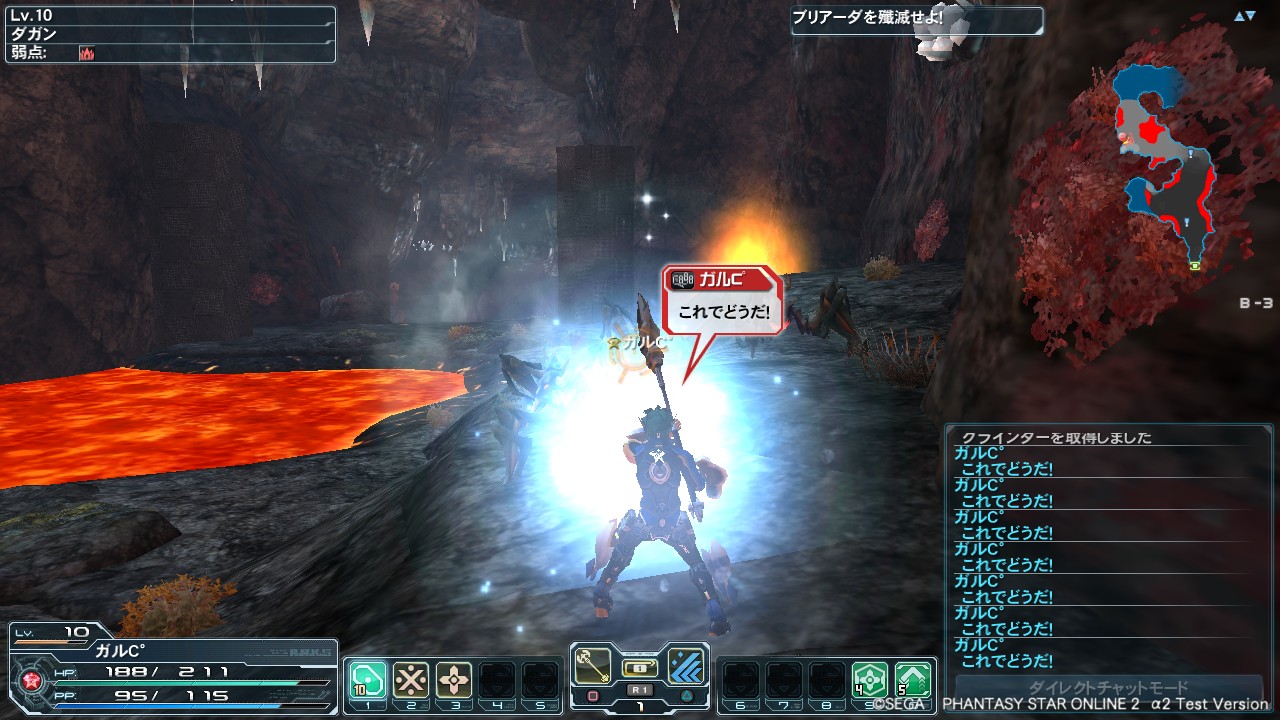The image size is (1280, 720).
Task: Toggle minimap size with the blue arrows
Action: click(1244, 16)
